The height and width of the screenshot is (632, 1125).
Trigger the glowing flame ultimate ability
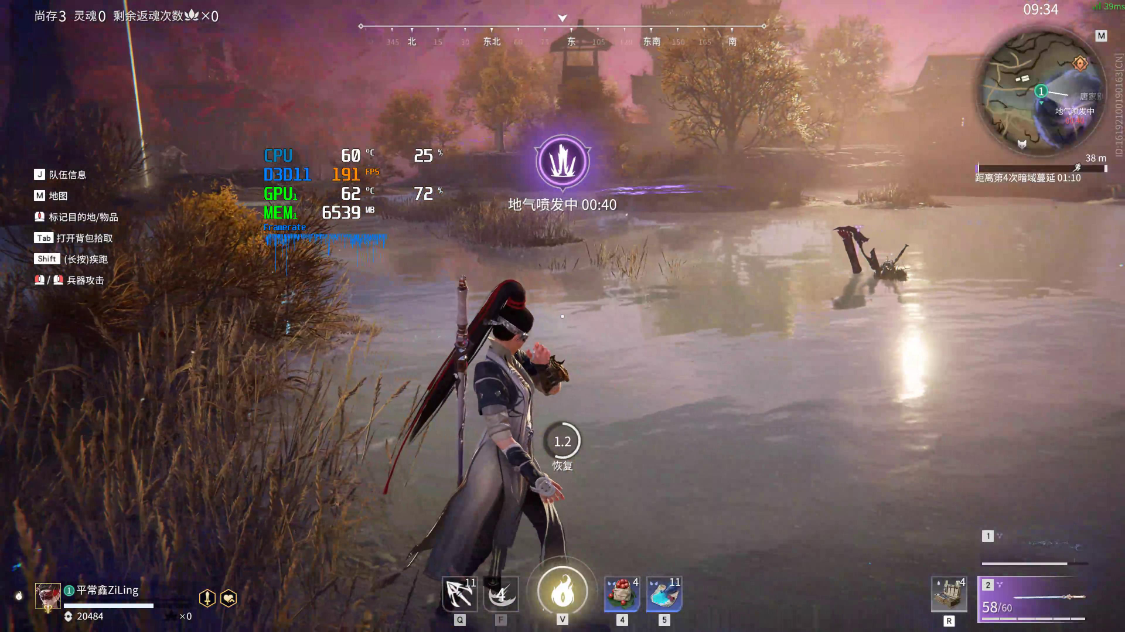coord(562,590)
